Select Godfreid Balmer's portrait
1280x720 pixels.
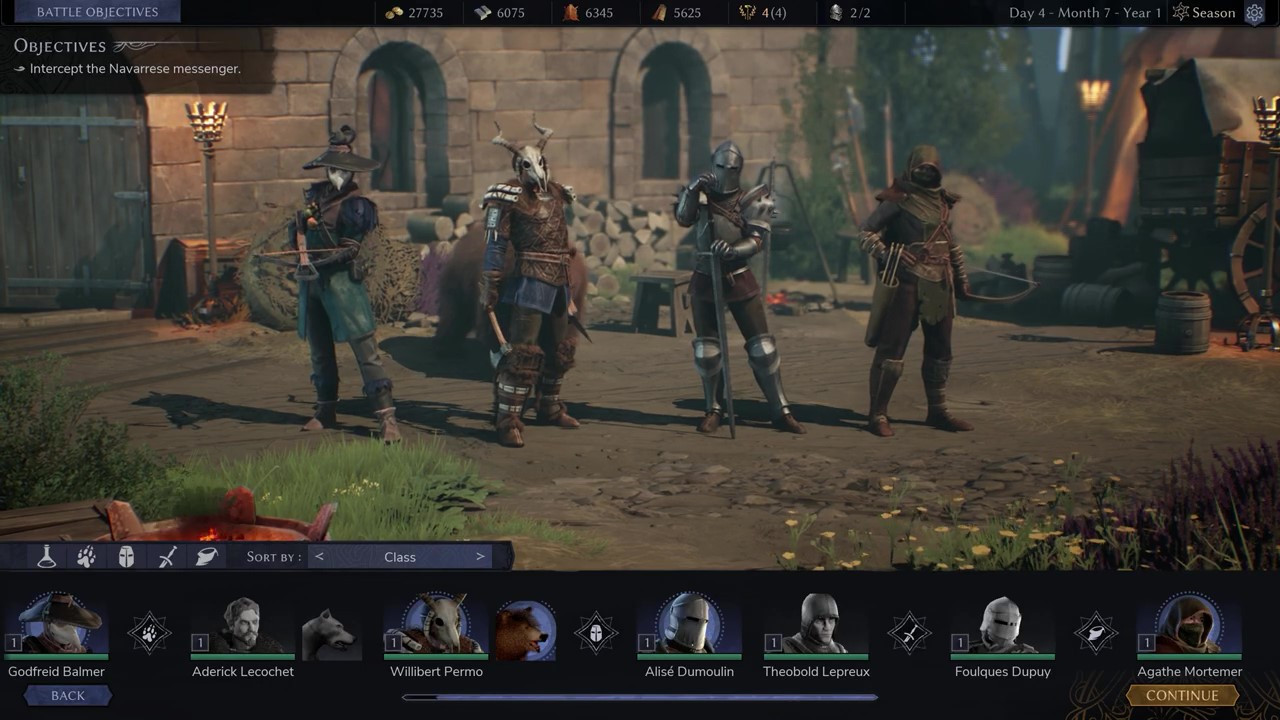(x=57, y=626)
